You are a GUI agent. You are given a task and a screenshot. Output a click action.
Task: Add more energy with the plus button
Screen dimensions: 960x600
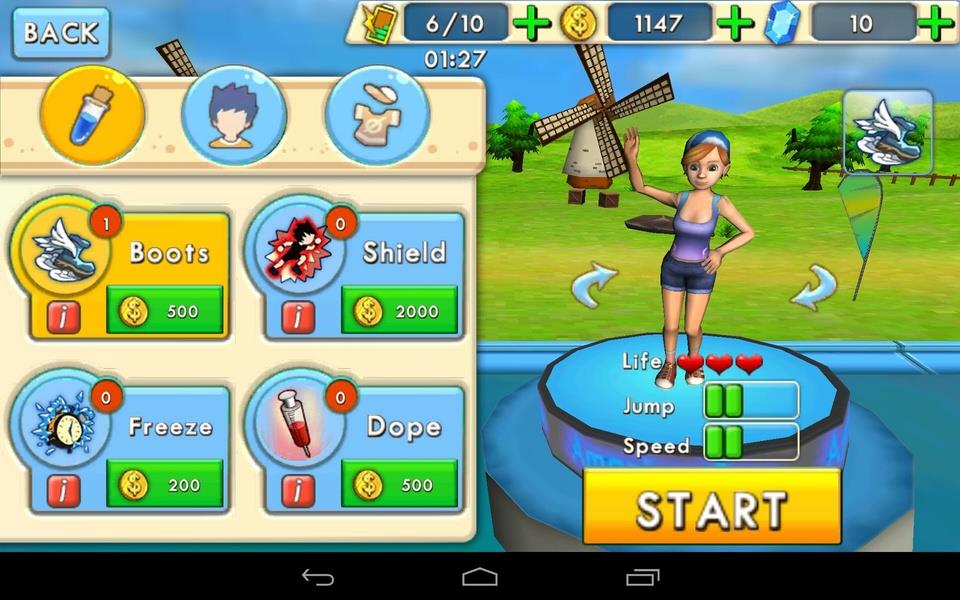pos(532,23)
